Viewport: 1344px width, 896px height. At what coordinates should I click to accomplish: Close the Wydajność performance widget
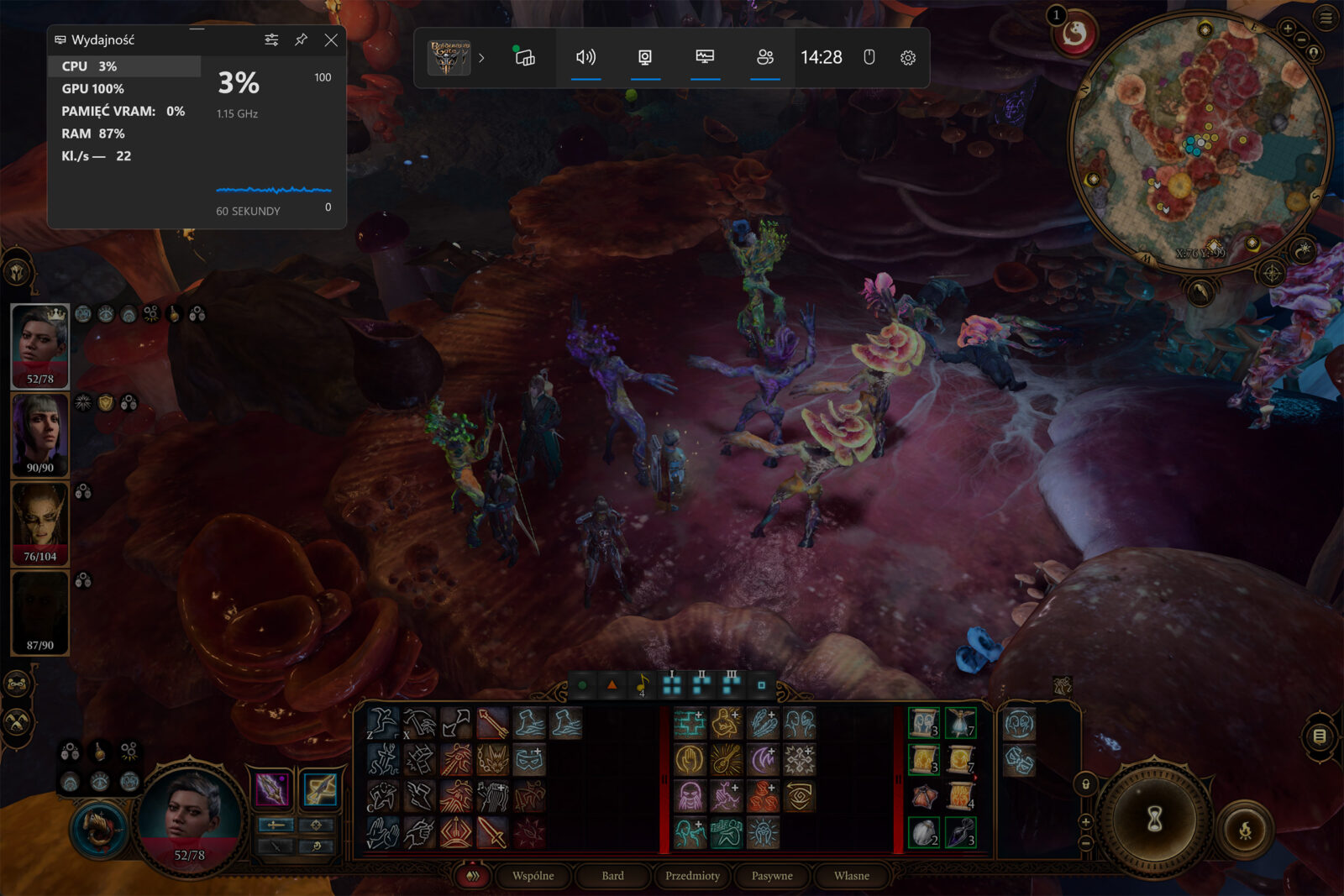tap(331, 39)
